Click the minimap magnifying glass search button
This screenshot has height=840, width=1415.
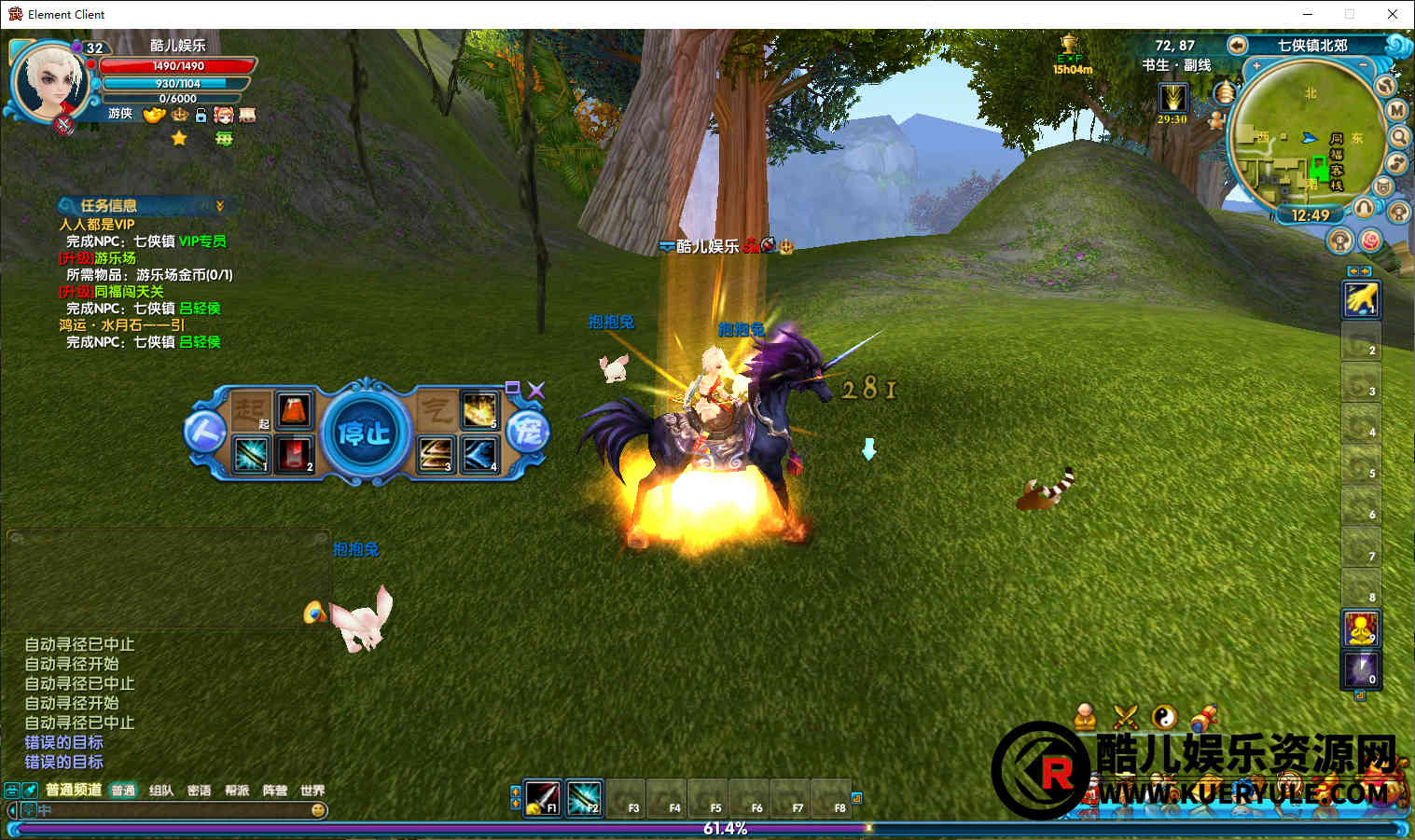point(1400,136)
